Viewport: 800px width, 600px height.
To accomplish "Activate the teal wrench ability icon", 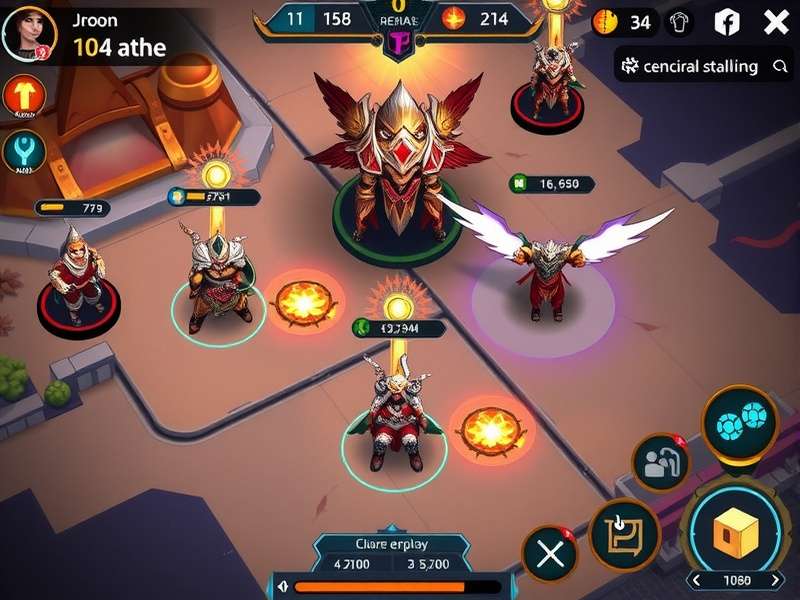I will (x=22, y=151).
